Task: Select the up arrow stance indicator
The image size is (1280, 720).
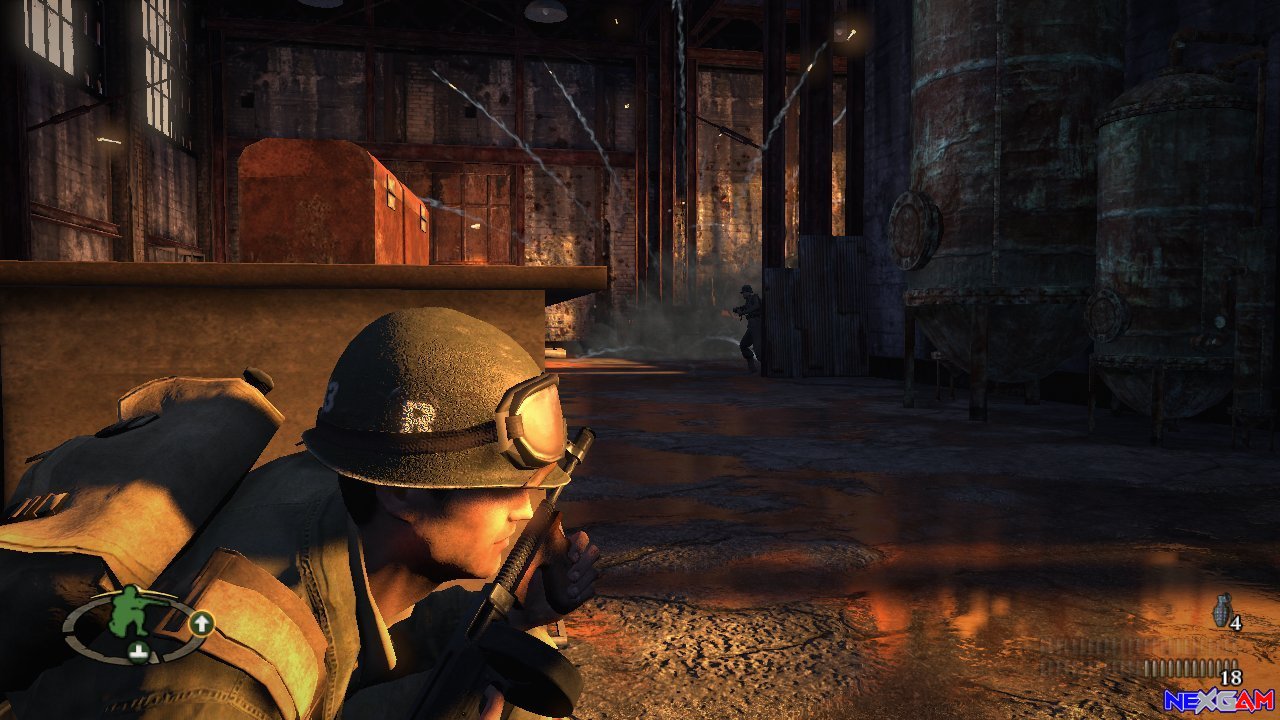Action: pos(201,624)
